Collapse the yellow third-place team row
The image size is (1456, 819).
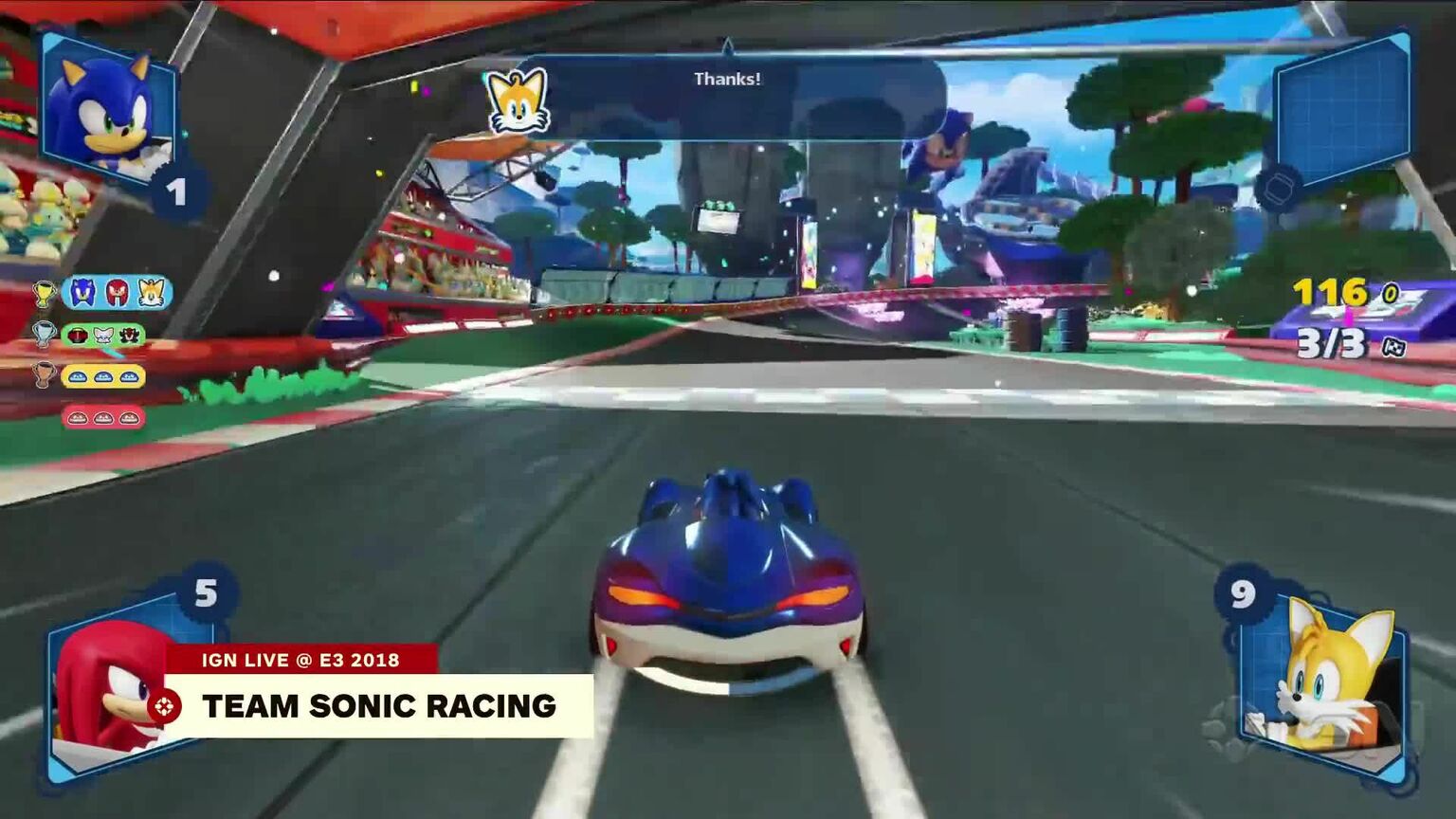pos(103,377)
